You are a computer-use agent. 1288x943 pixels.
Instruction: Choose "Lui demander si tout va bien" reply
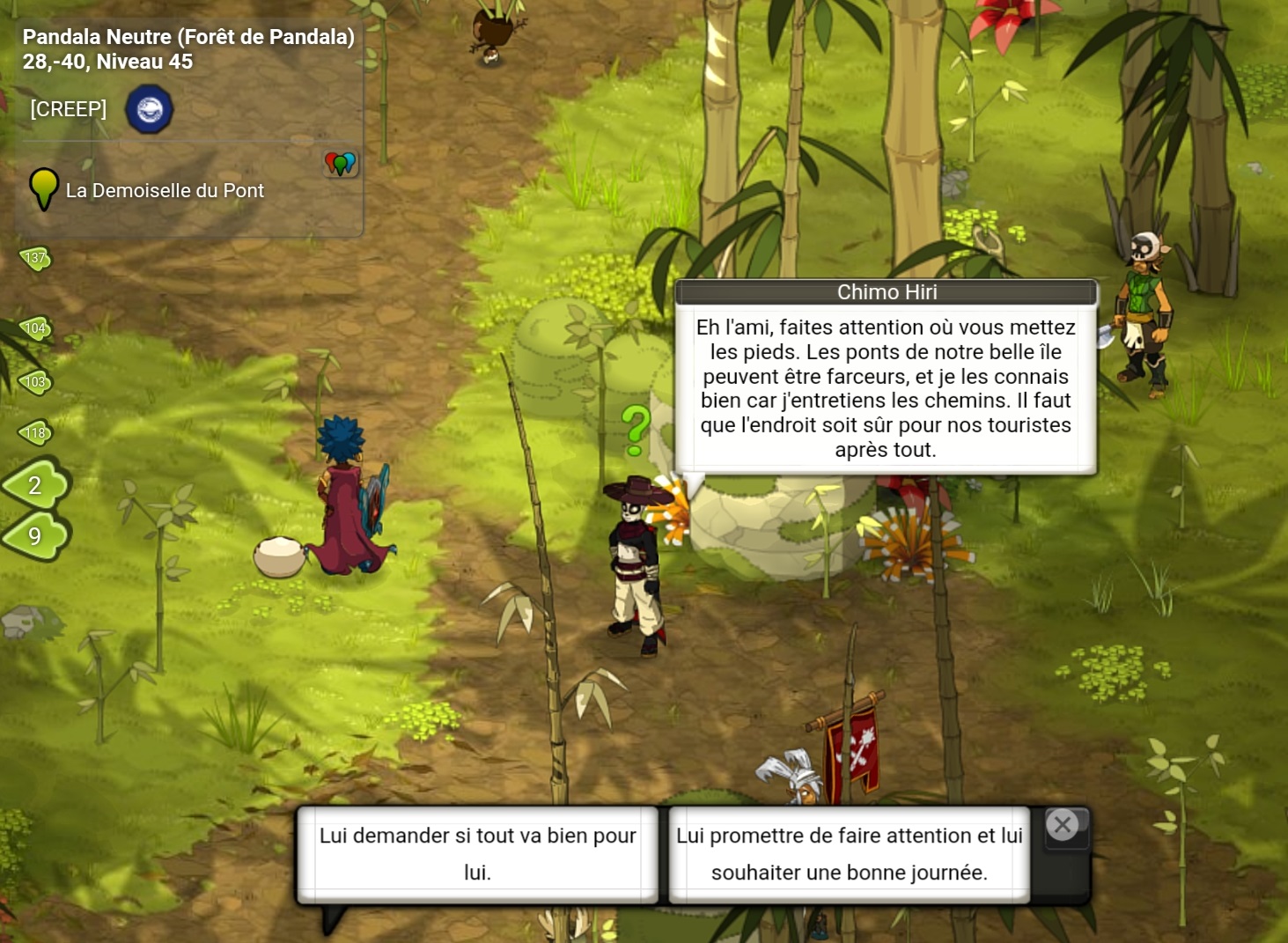(477, 854)
